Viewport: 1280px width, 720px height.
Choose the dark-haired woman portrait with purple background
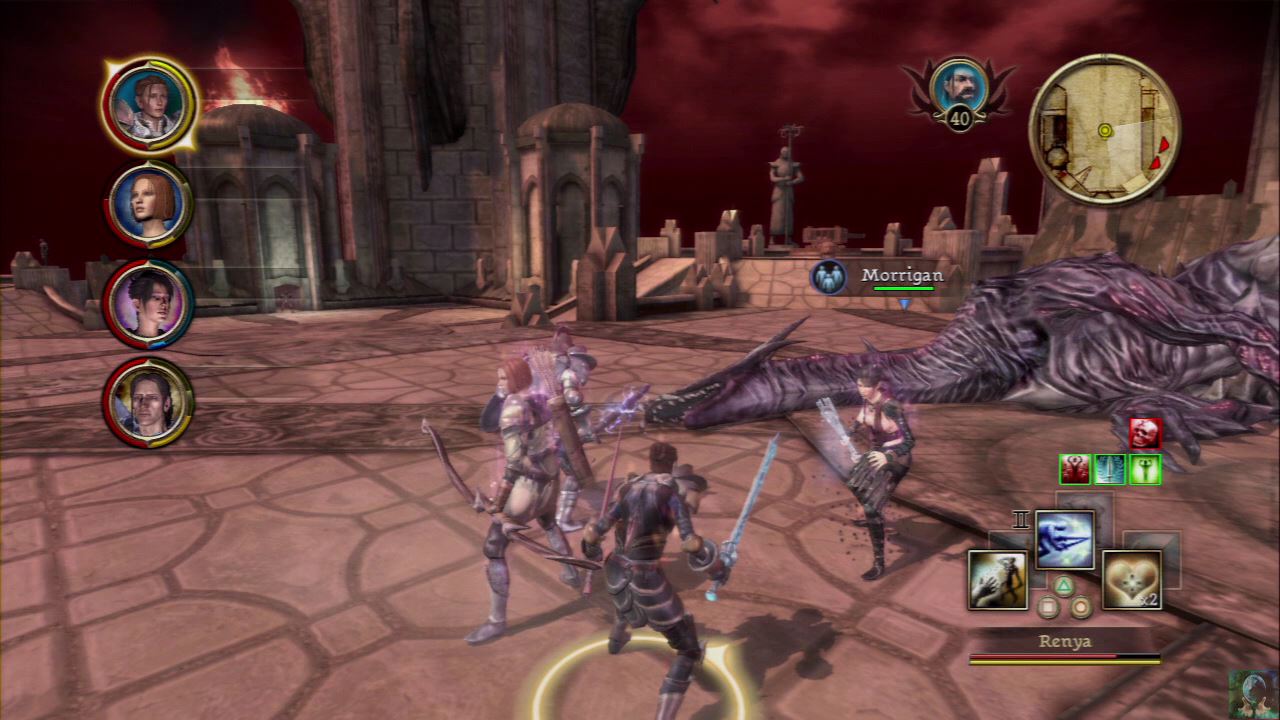(149, 302)
